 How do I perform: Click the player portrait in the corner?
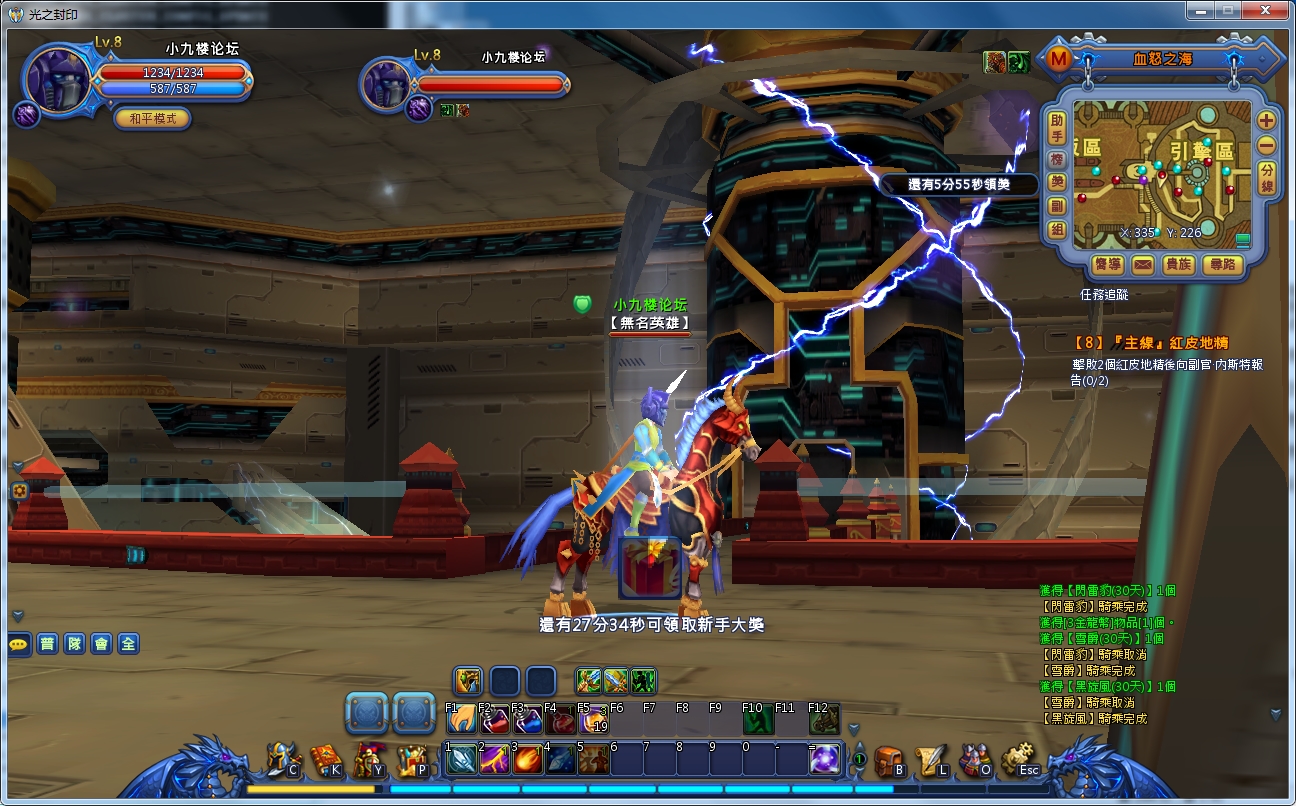point(58,78)
